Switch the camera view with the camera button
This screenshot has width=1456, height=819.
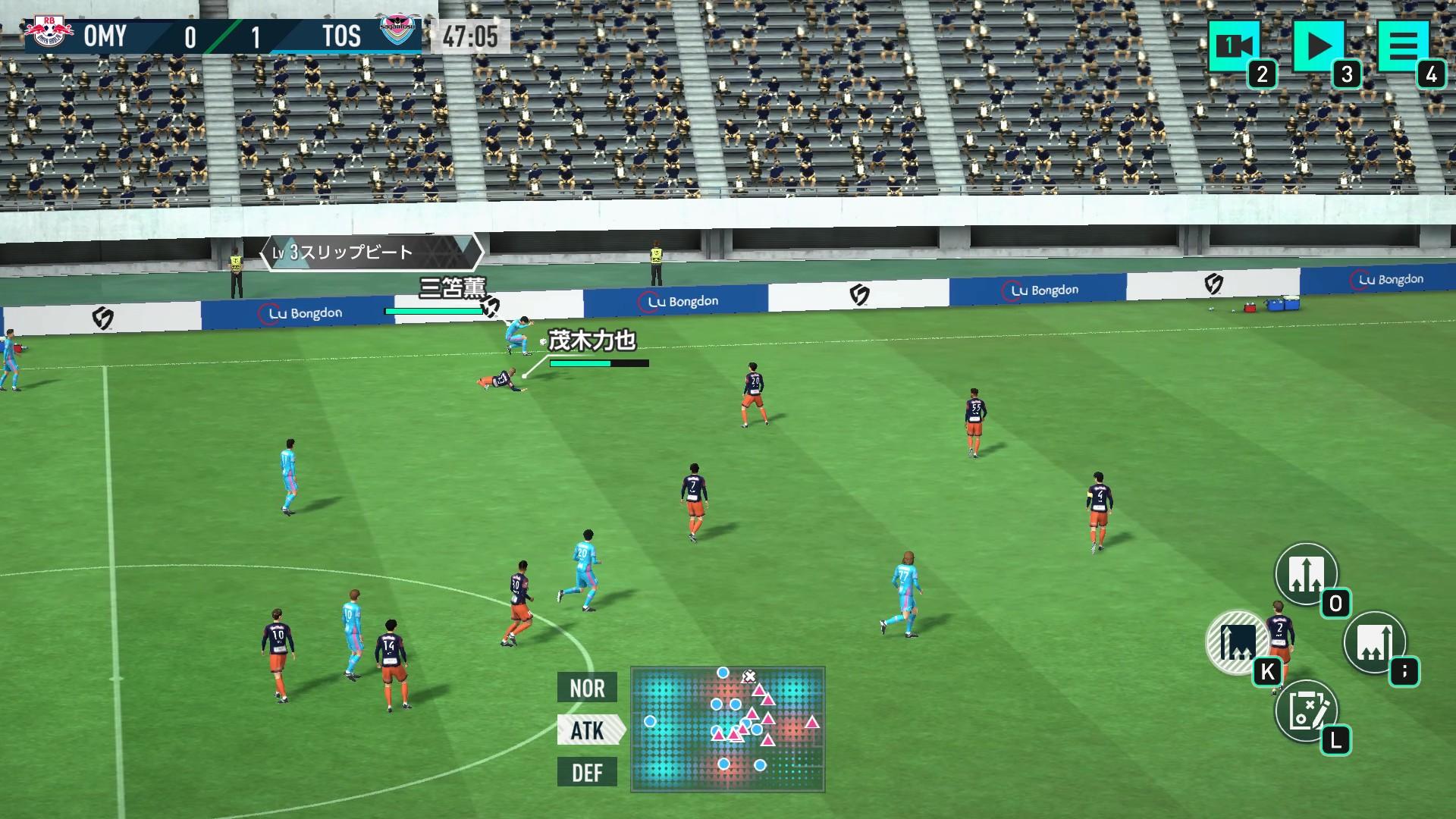tap(1234, 46)
